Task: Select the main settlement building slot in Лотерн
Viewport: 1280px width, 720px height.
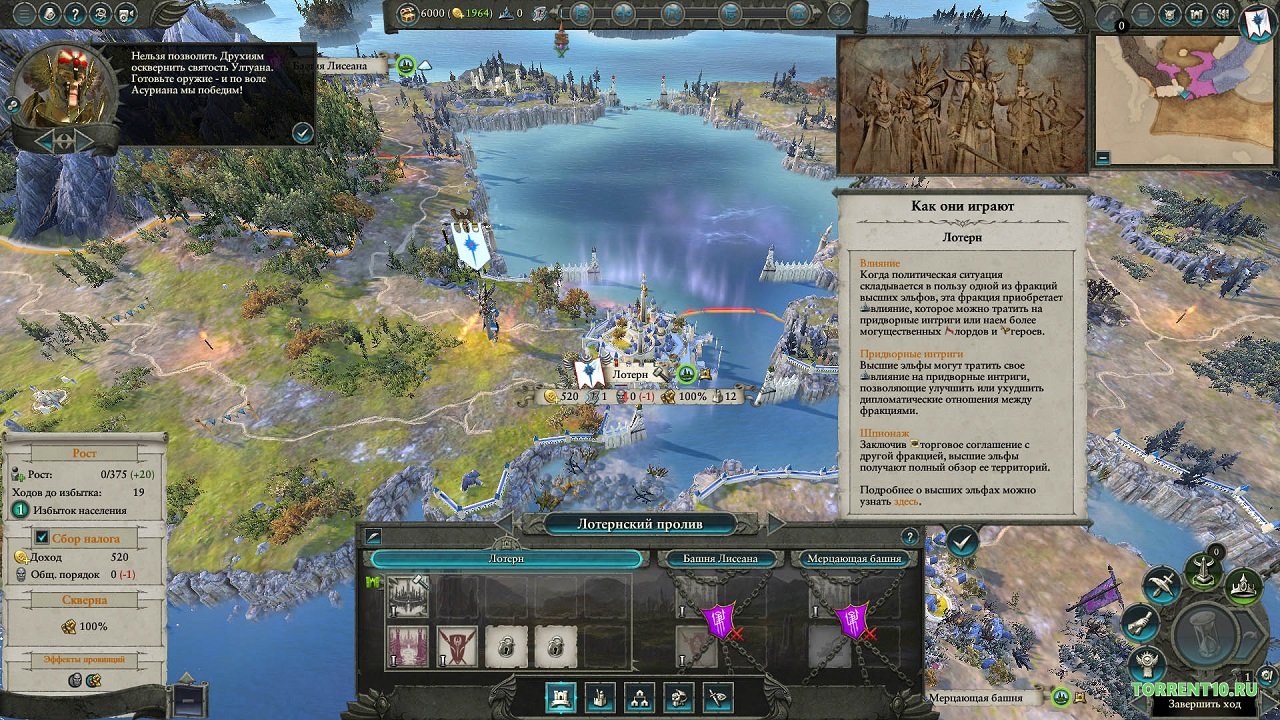Action: click(408, 597)
